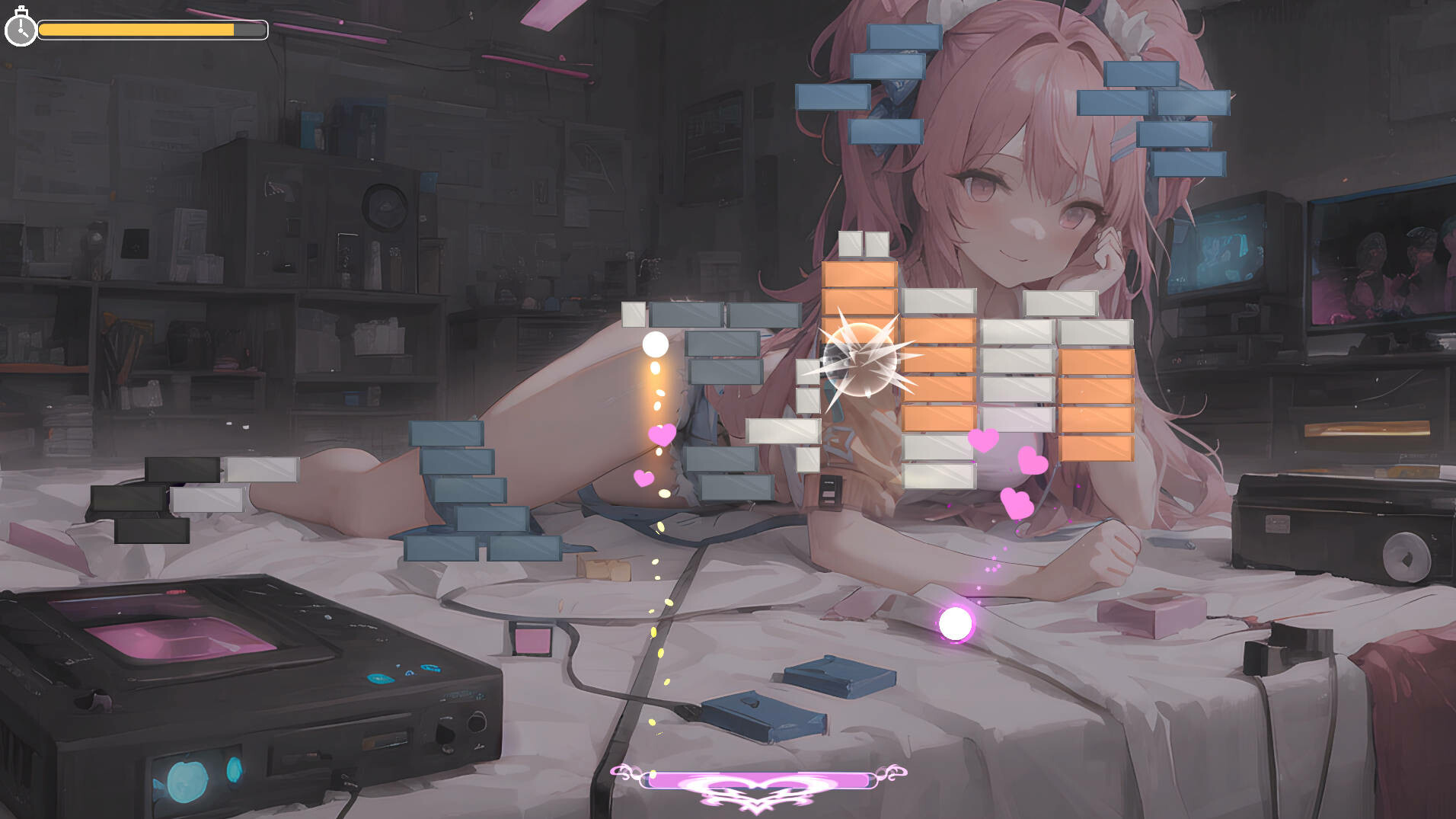Click the brick shattering explosion effect
The width and height of the screenshot is (1456, 819).
(861, 358)
